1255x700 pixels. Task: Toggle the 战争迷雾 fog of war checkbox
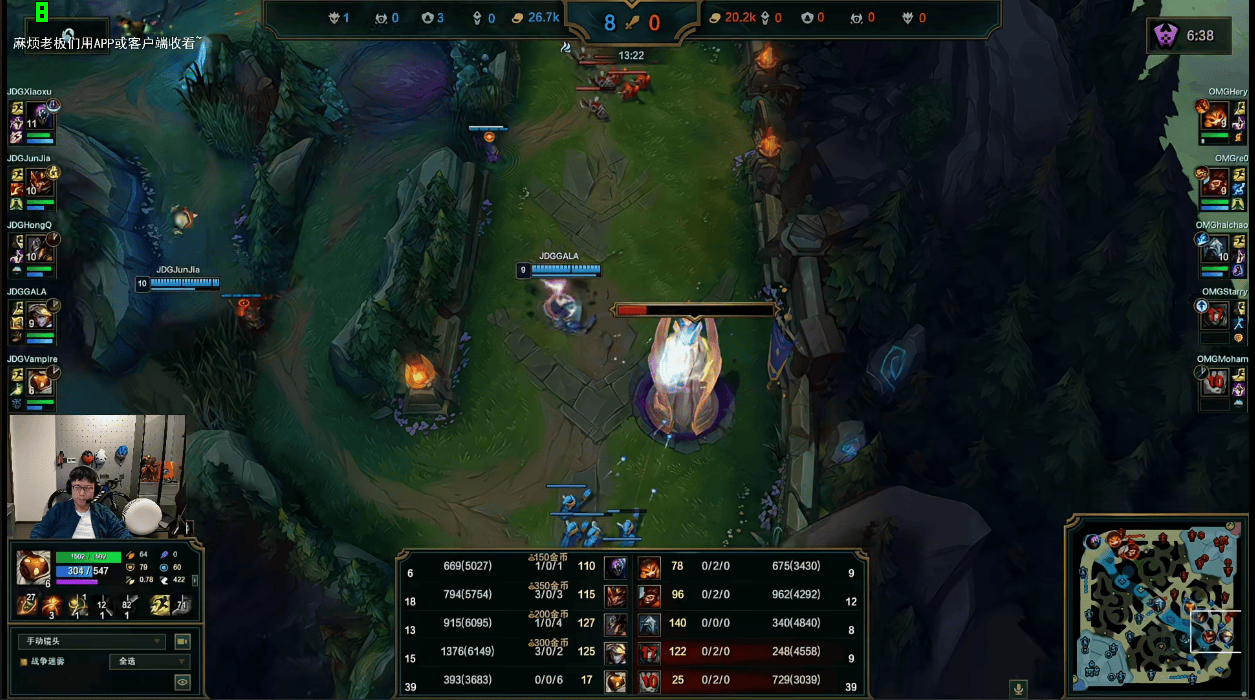coord(24,662)
